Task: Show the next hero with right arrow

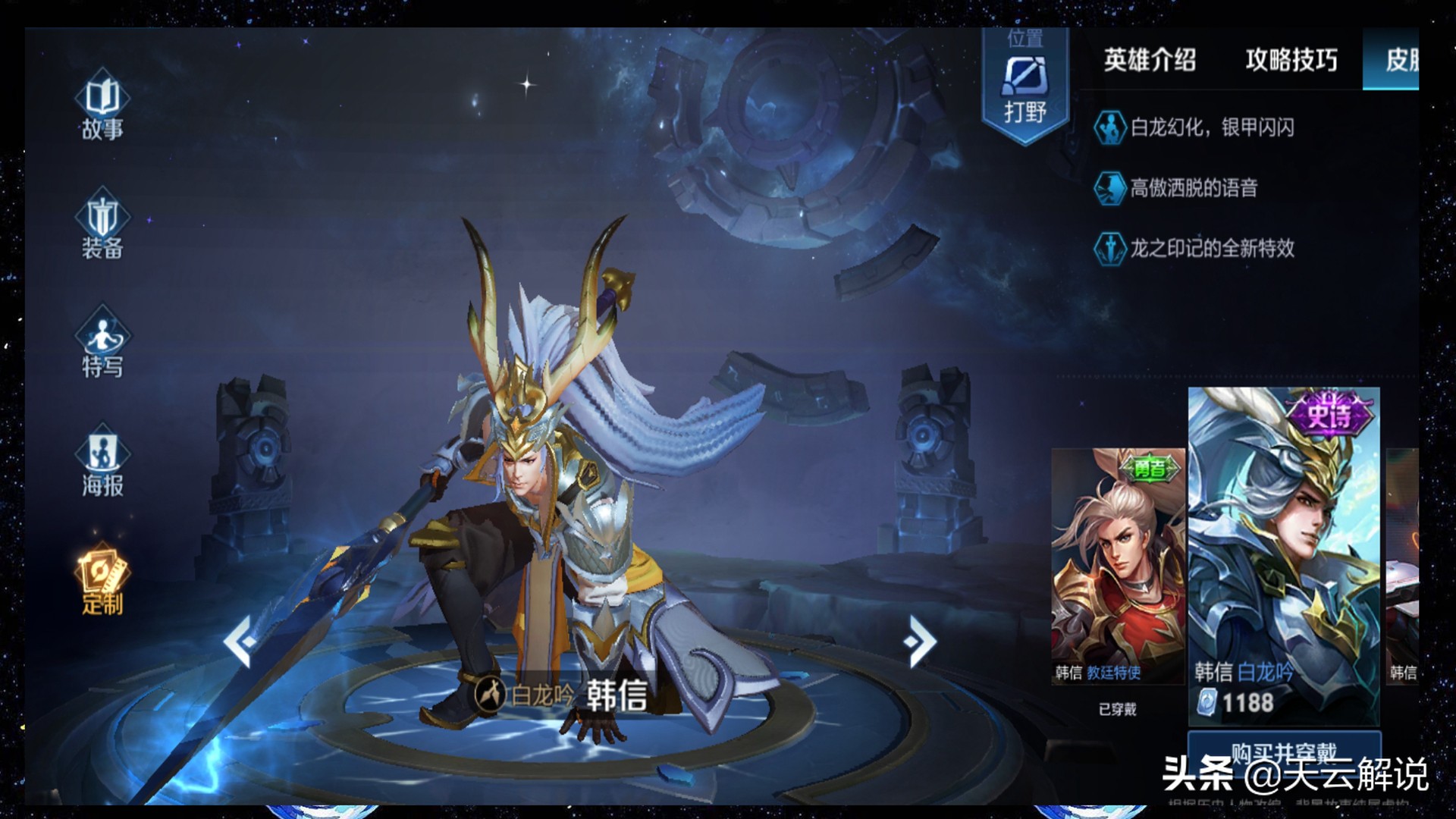Action: tap(921, 641)
